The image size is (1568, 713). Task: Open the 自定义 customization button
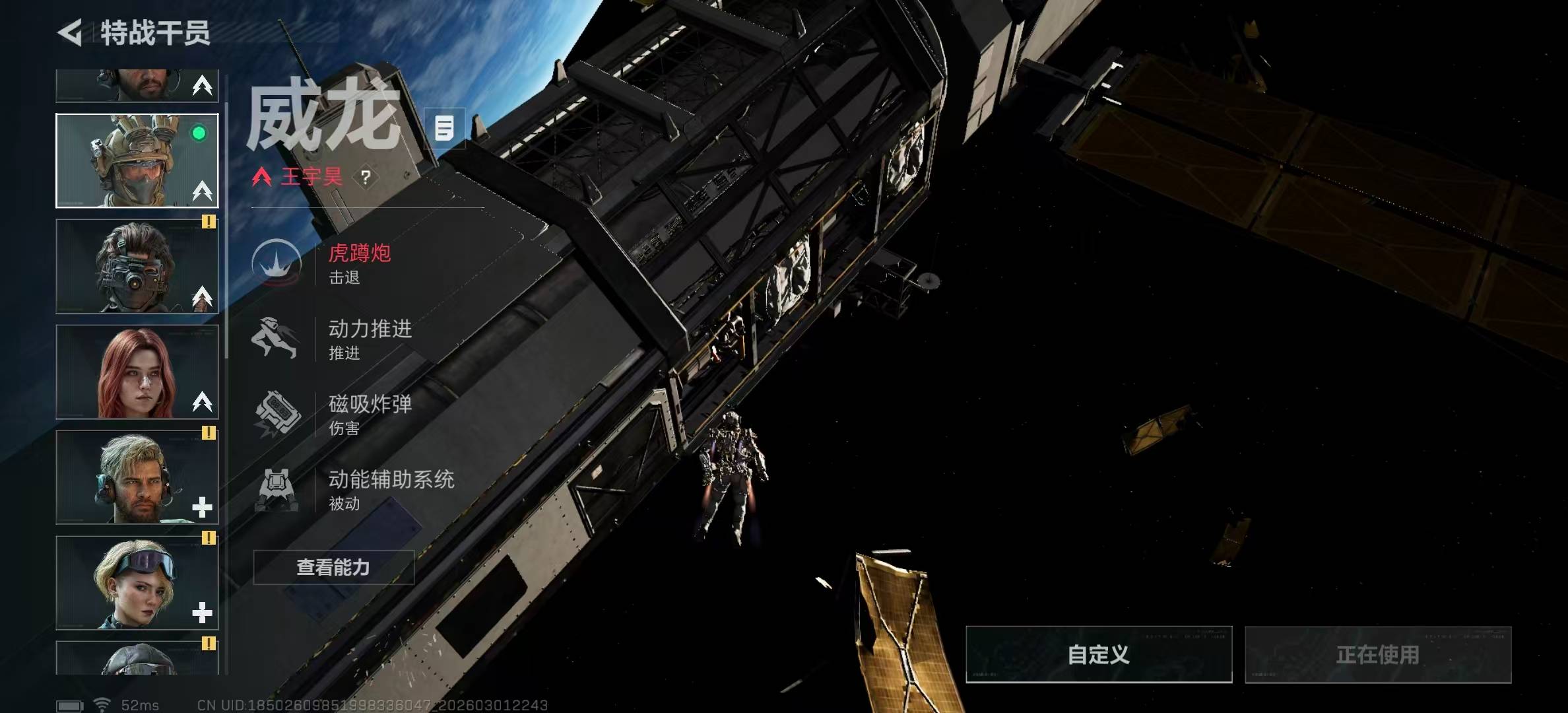coord(1098,654)
